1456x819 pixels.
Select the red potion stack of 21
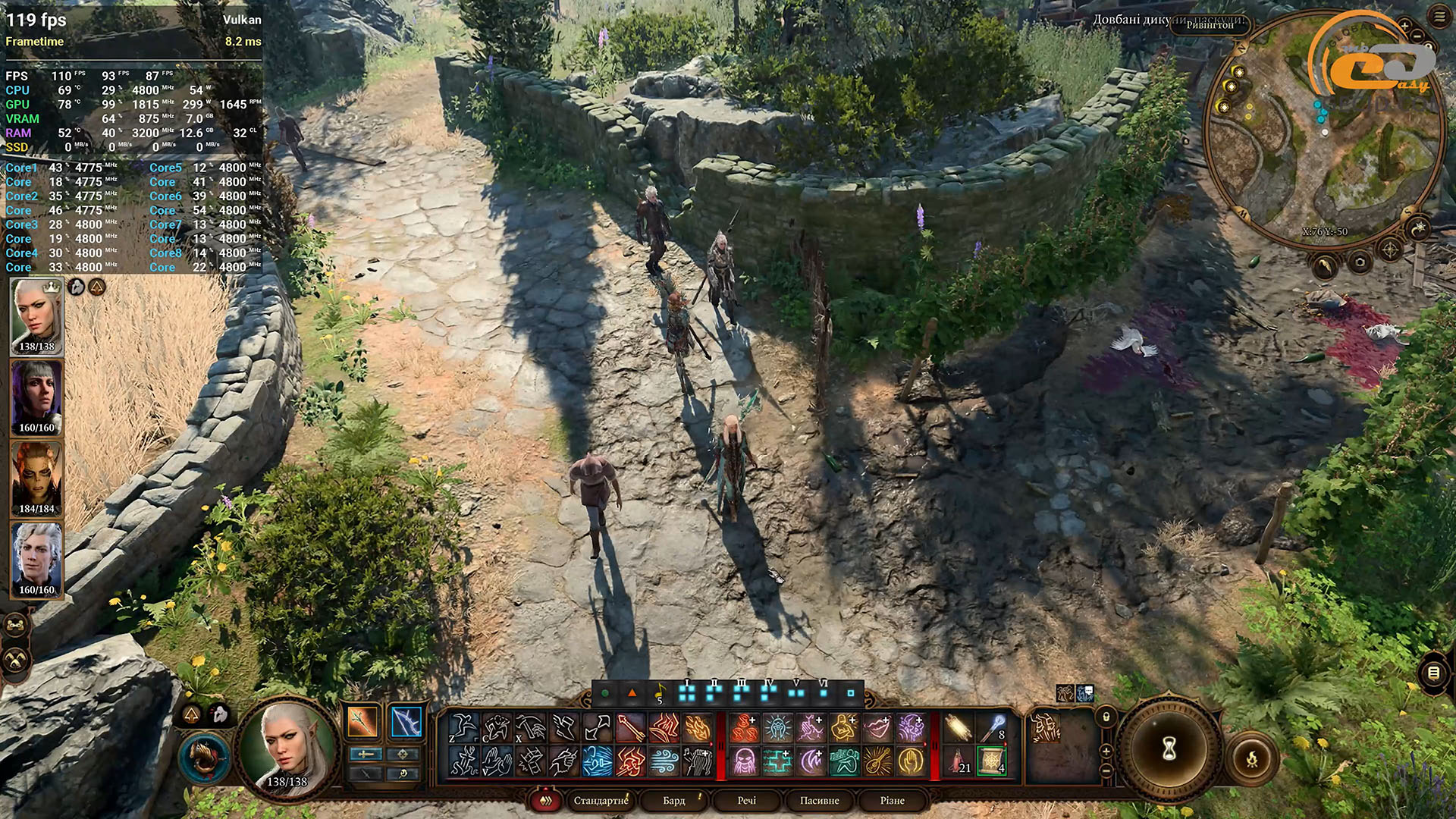pos(959,761)
